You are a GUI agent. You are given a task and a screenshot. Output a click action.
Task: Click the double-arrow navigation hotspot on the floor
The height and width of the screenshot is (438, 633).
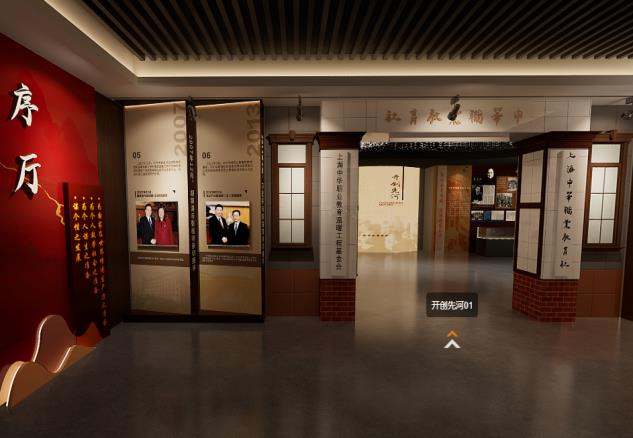(452, 340)
